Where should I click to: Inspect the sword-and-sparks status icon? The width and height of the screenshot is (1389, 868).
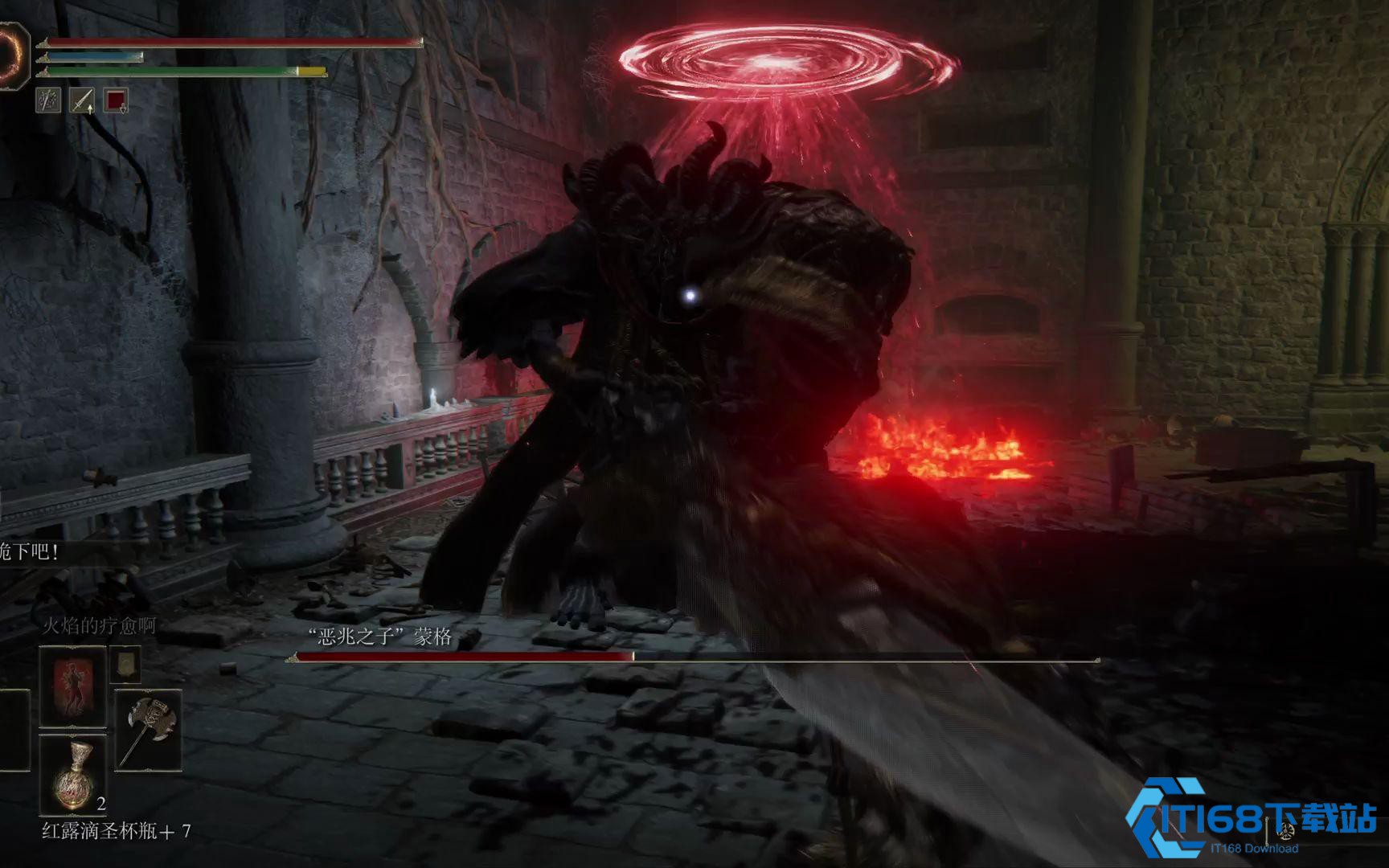pyautogui.click(x=48, y=100)
